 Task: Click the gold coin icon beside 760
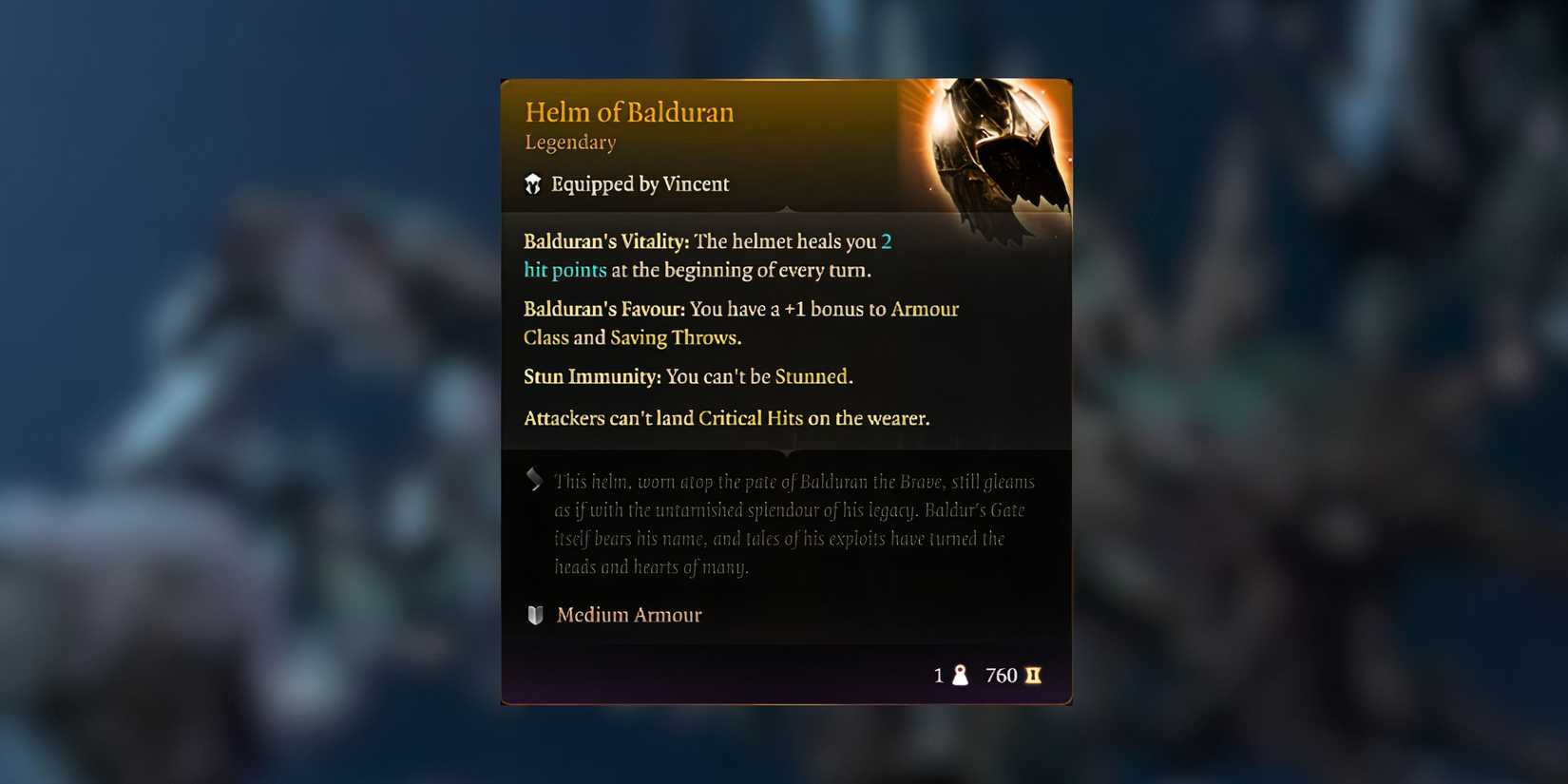point(1034,675)
